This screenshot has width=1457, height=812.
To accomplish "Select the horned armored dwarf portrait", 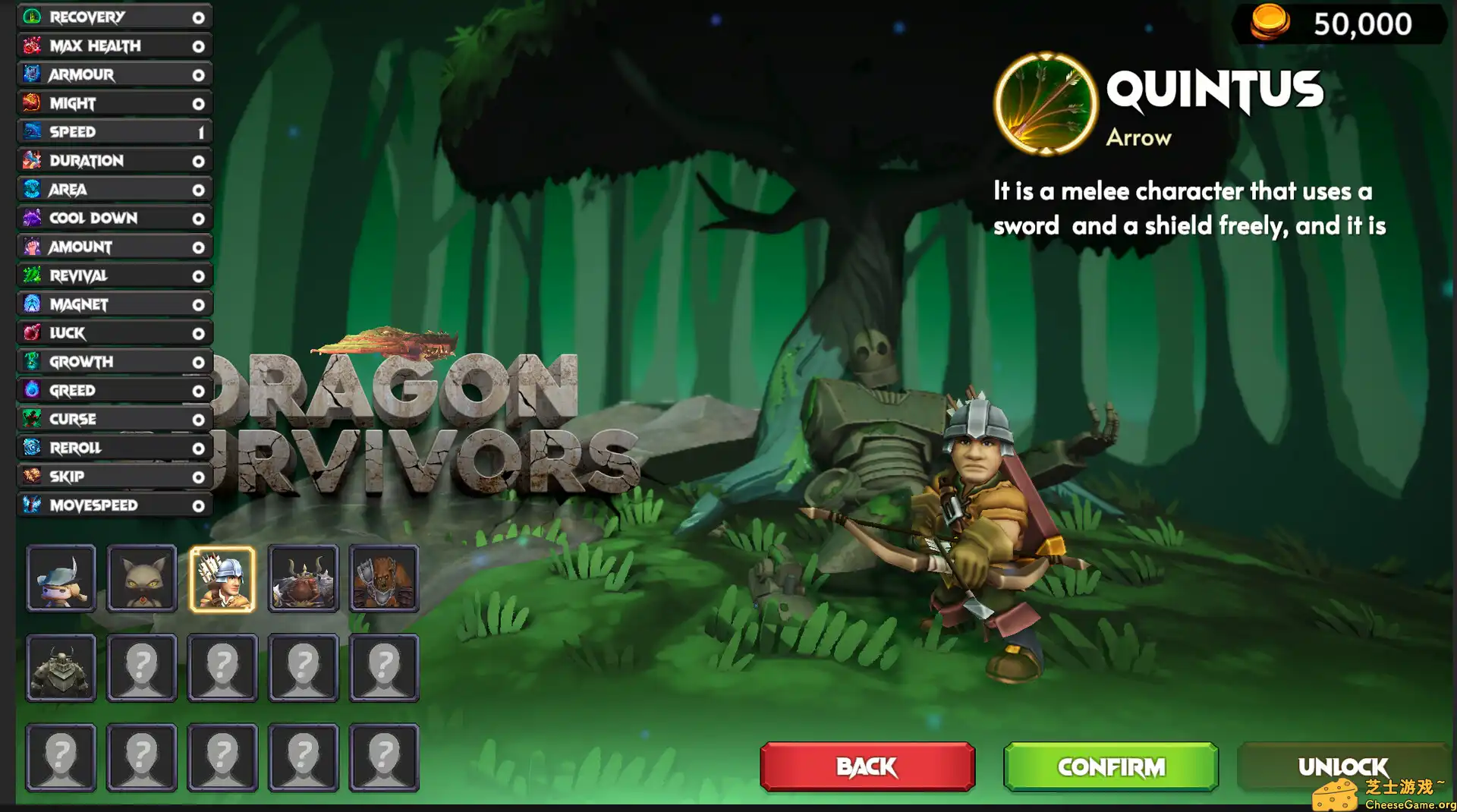I will 304,578.
